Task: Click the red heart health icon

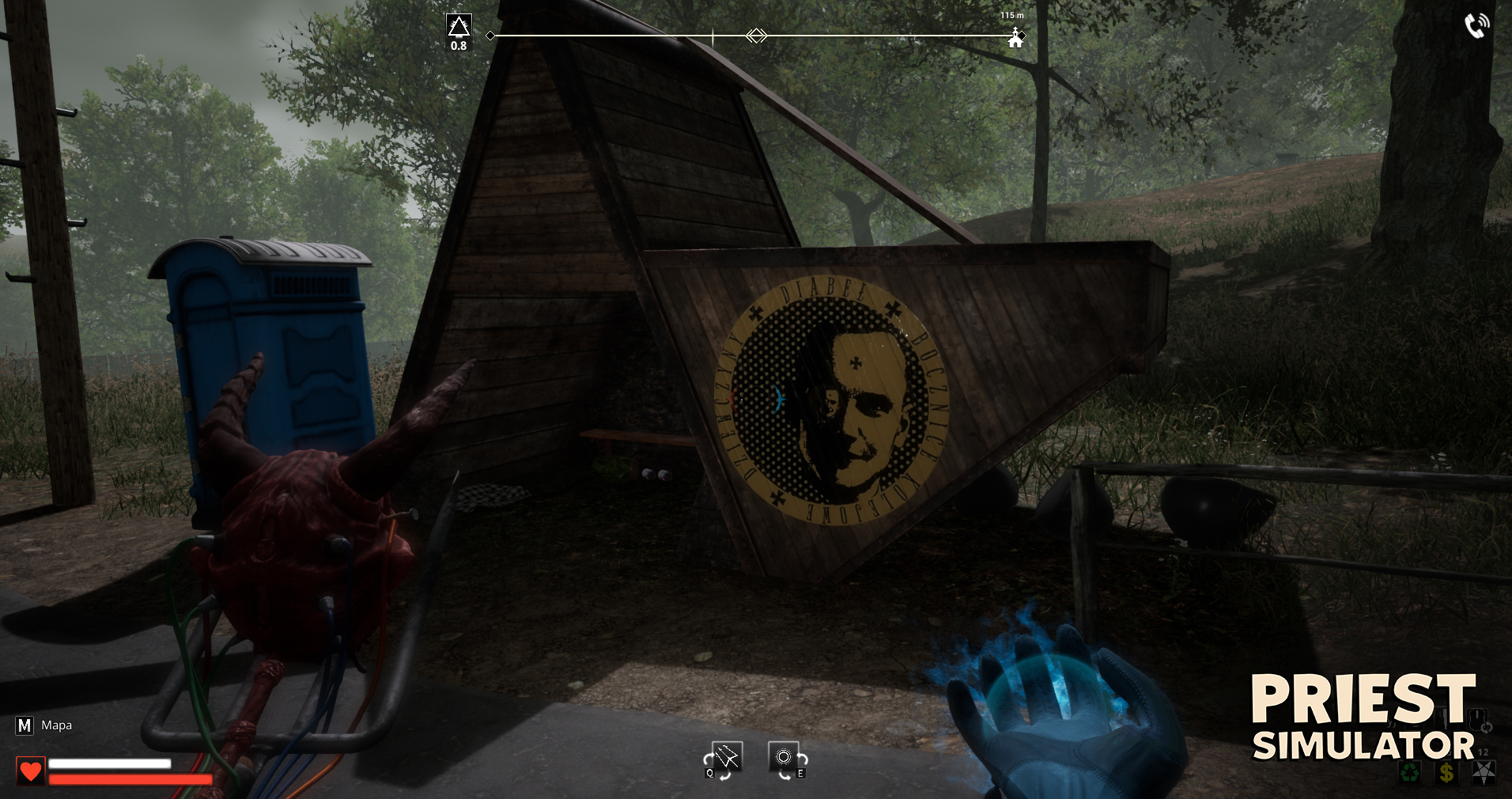Action: coord(31,770)
